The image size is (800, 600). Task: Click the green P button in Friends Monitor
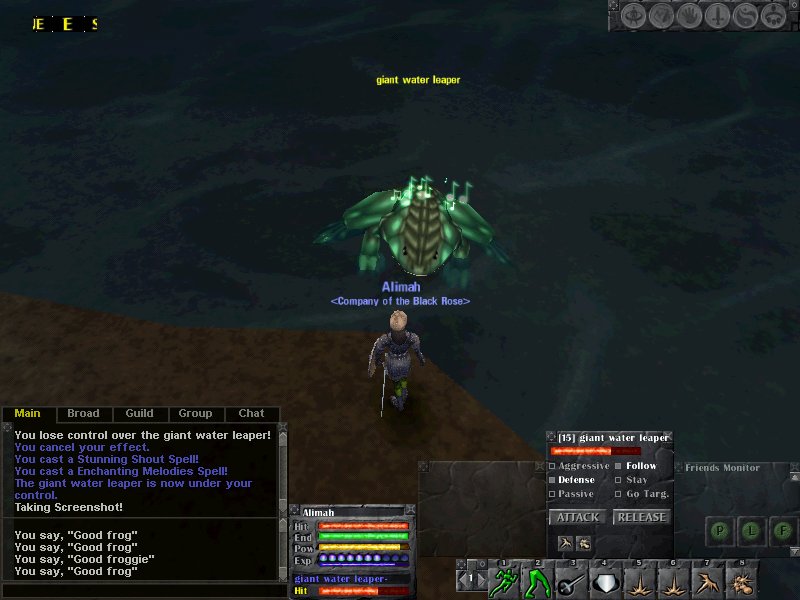coord(720,530)
